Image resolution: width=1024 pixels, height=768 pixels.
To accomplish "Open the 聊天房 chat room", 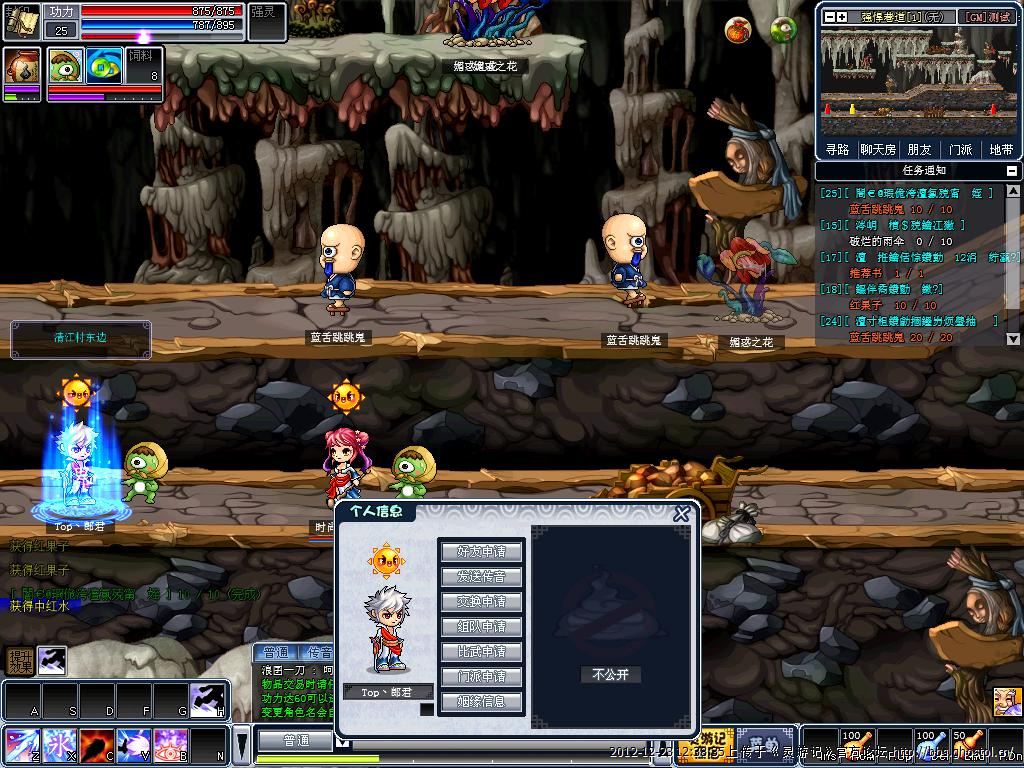I will (877, 150).
